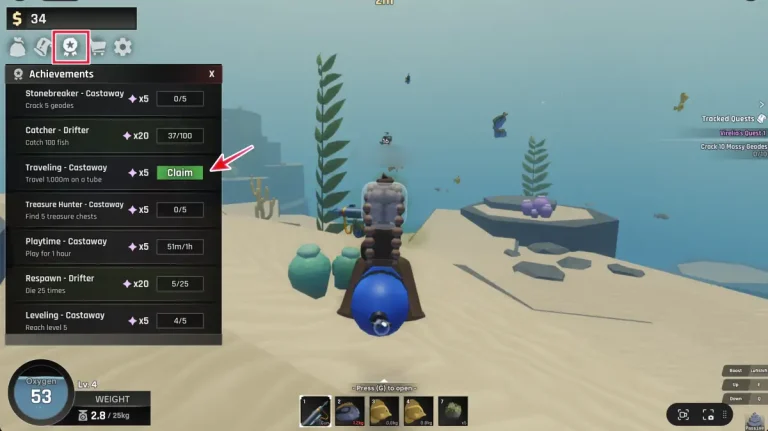This screenshot has width=768, height=431.
Task: Choose the yellow fish in hotbar slot 4
Action: tap(420, 411)
